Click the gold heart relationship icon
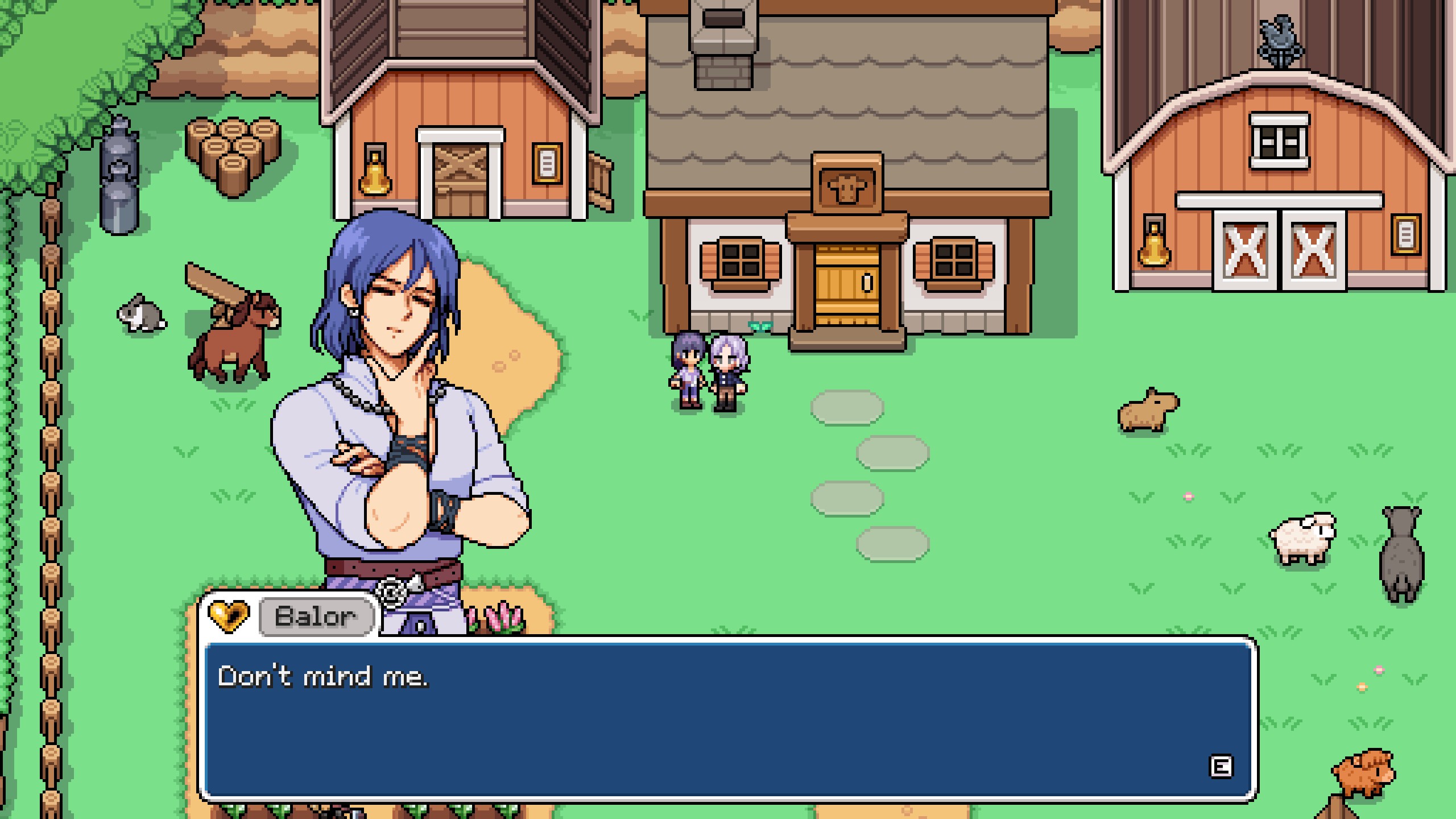 click(229, 616)
